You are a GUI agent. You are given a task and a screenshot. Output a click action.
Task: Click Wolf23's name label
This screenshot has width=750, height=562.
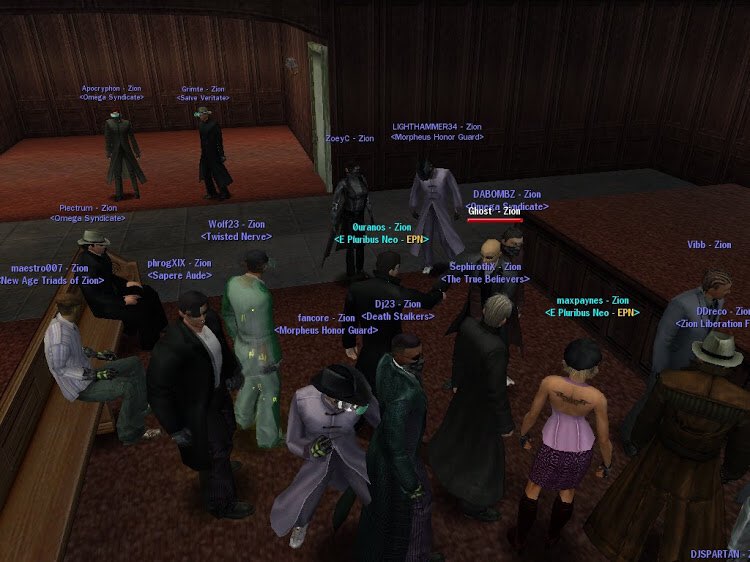pyautogui.click(x=236, y=225)
